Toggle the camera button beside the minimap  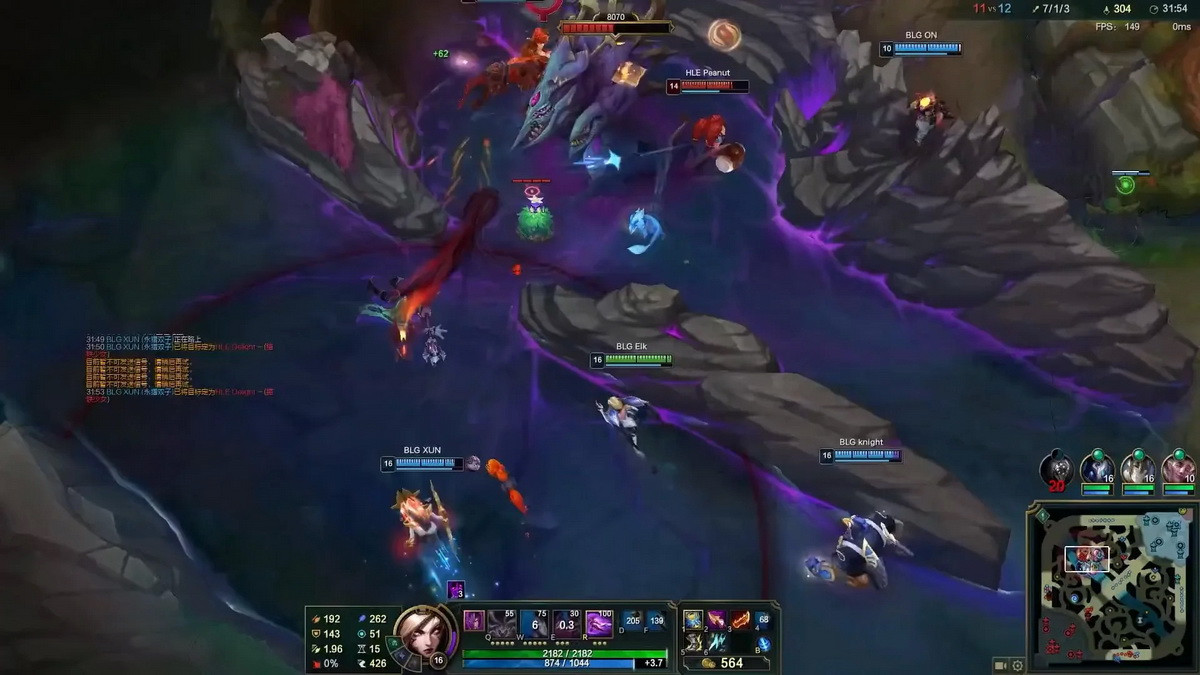999,665
